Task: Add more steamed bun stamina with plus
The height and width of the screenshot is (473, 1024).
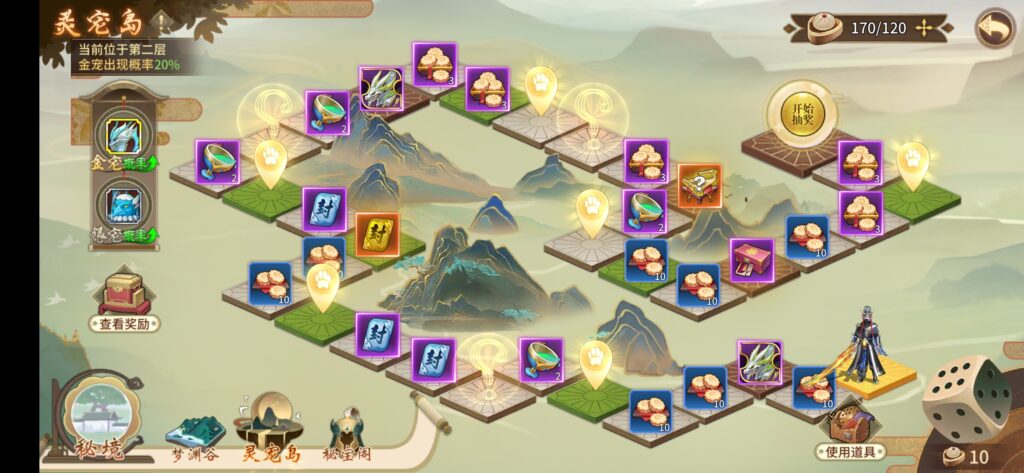Action: coord(923,28)
